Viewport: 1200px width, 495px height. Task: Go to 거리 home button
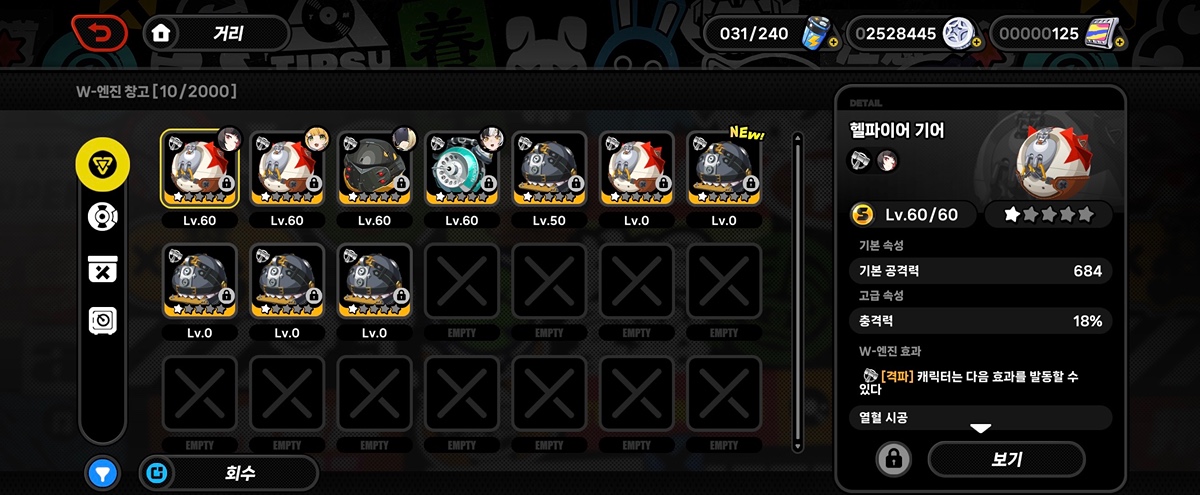[x=216, y=33]
